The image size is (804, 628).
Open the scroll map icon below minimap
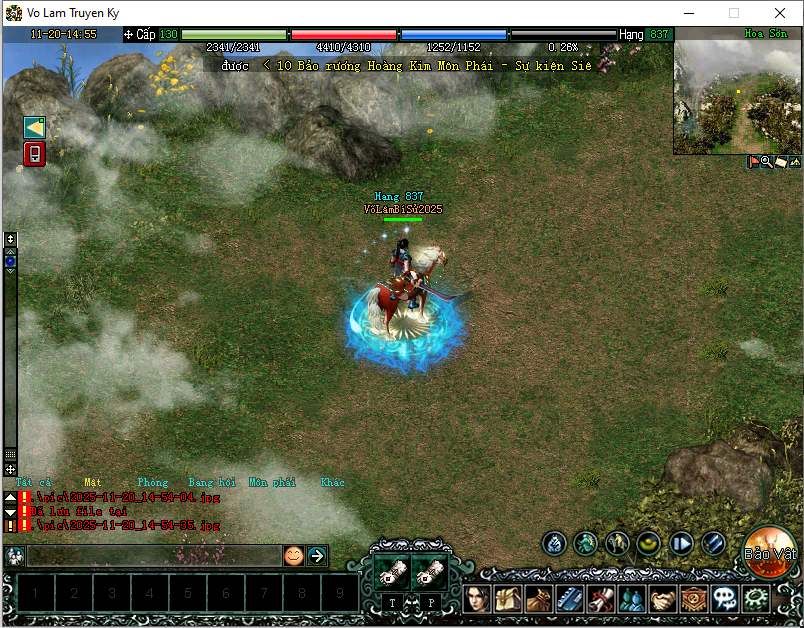click(780, 161)
